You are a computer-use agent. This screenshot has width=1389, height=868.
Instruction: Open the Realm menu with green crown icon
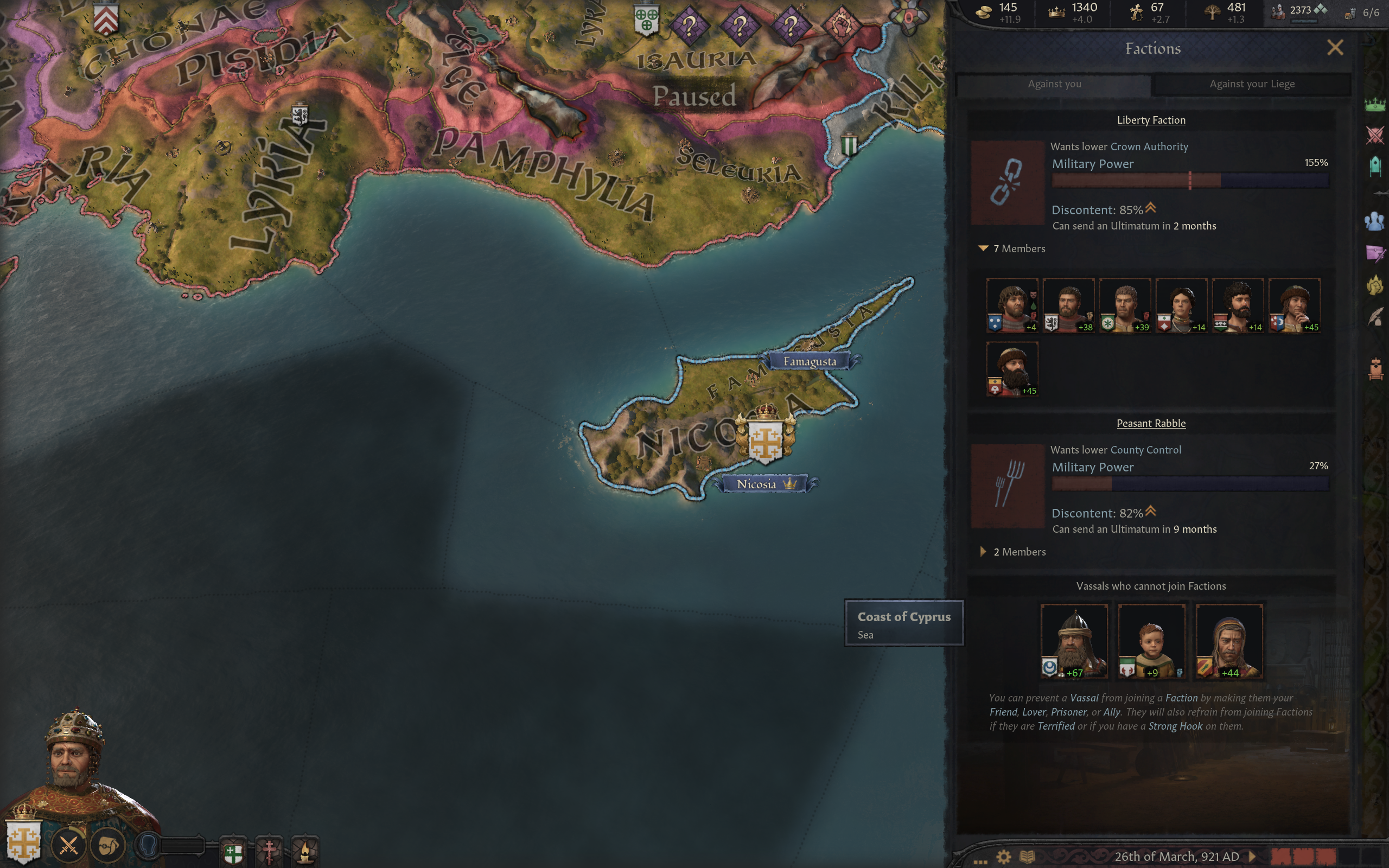pos(1375,105)
